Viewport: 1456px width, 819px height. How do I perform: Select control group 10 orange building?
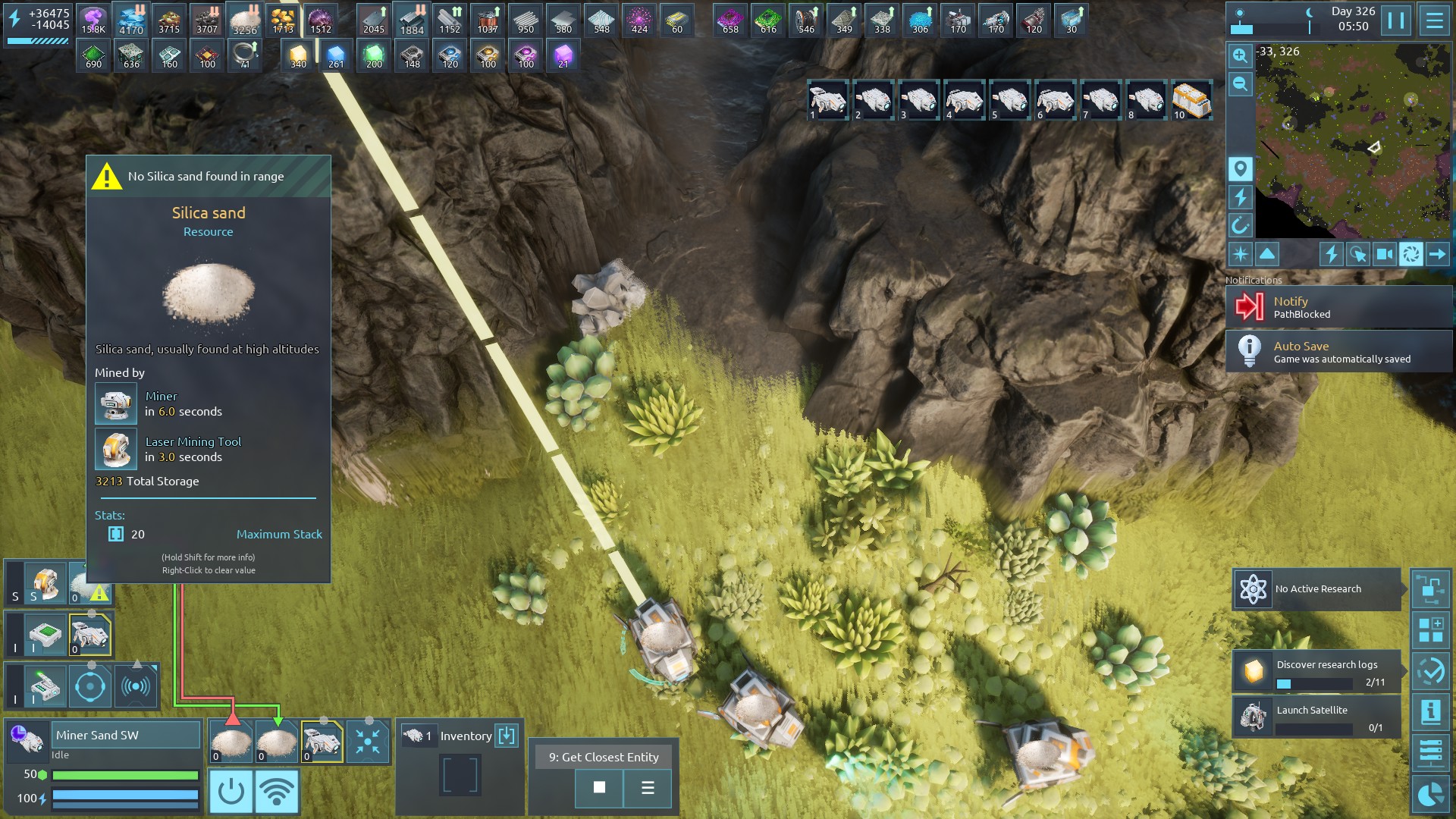(1191, 100)
